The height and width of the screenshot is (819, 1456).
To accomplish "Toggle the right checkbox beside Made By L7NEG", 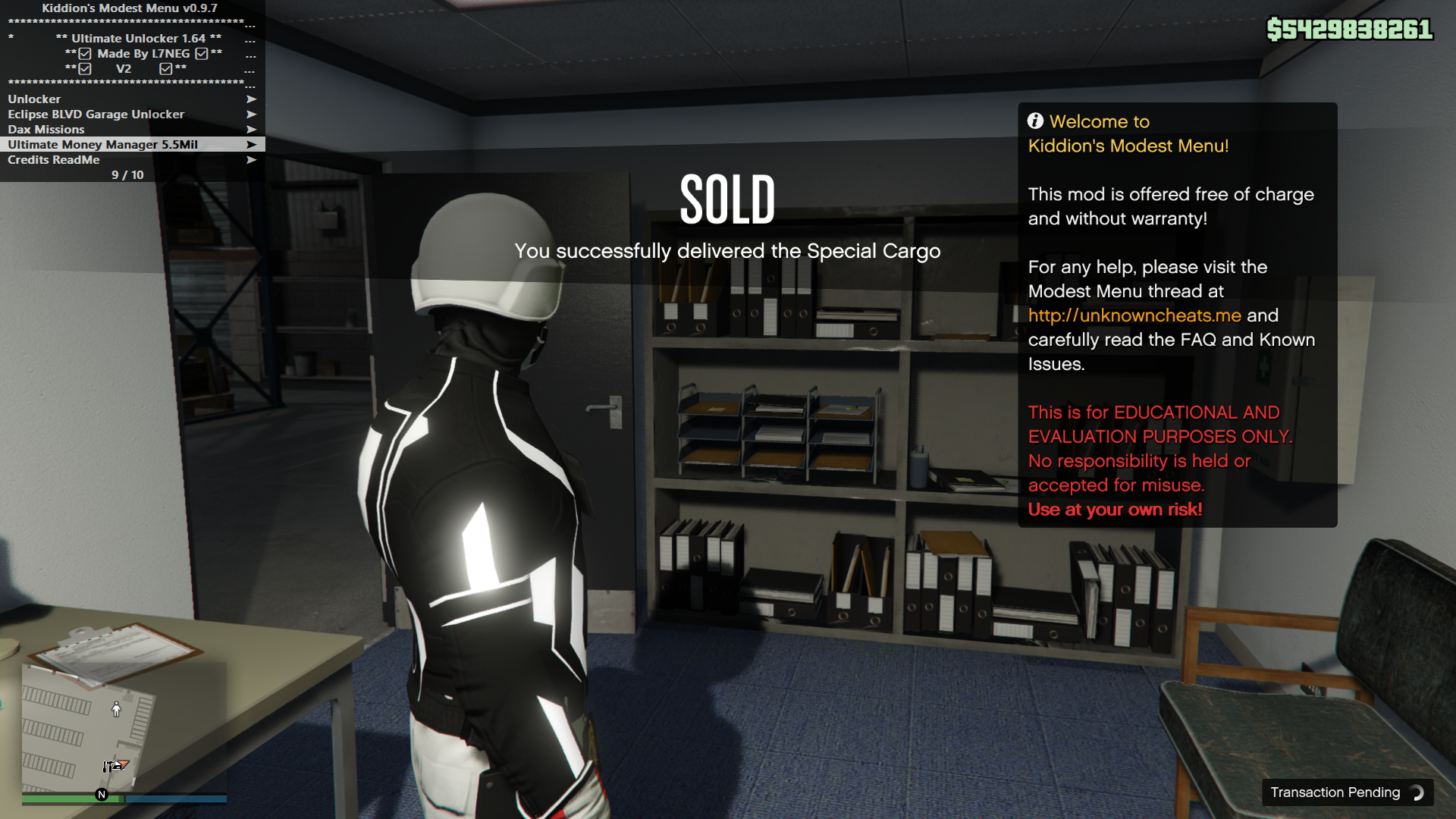I will pyautogui.click(x=201, y=54).
